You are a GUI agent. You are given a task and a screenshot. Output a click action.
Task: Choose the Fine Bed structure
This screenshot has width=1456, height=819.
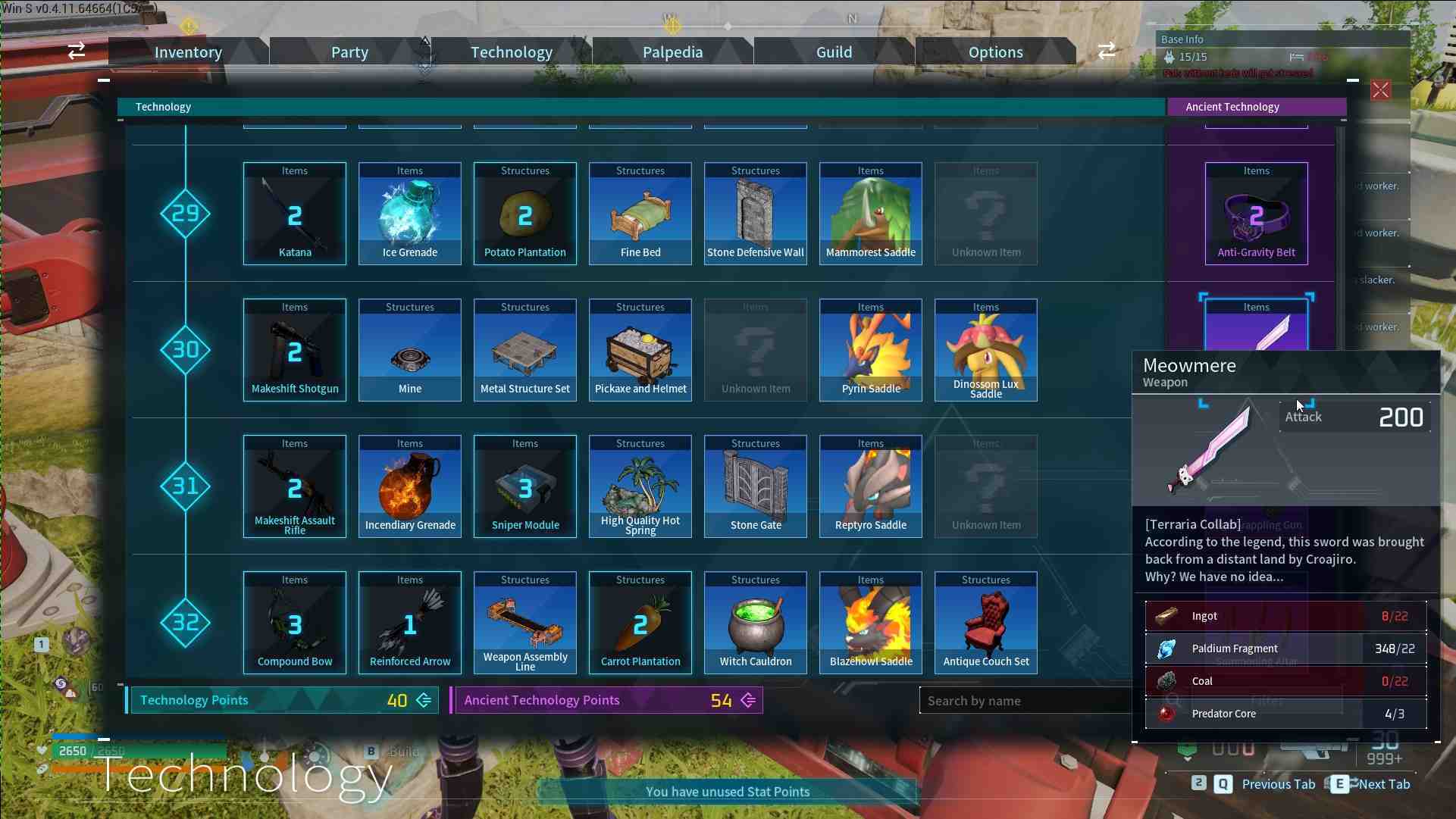(x=640, y=214)
